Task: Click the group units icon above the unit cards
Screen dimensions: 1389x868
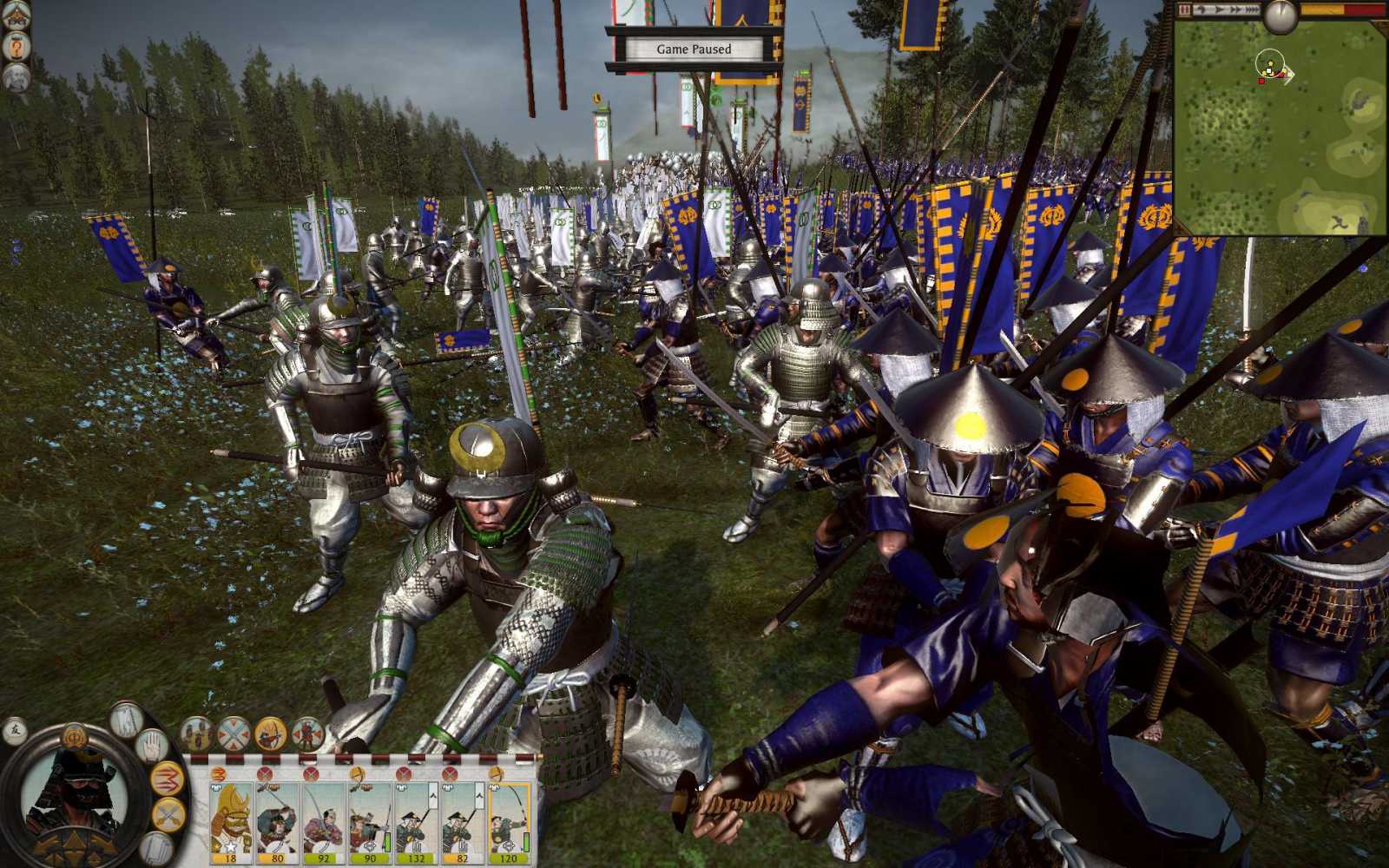Action: pos(198,733)
